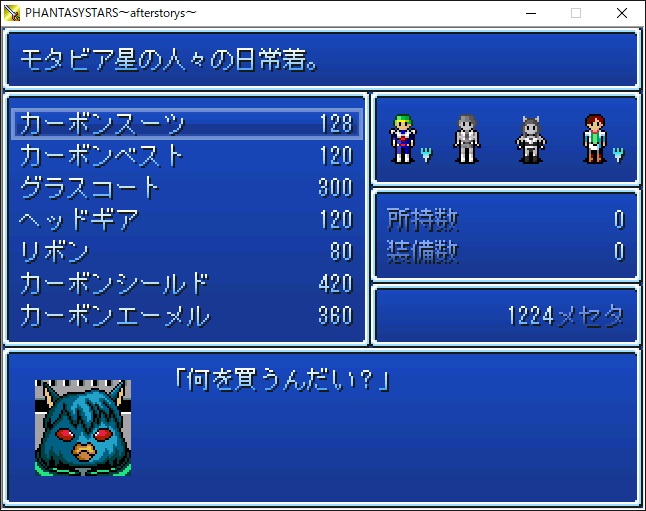
Task: Select カーボンシールド for 420 meseta
Action: point(186,284)
